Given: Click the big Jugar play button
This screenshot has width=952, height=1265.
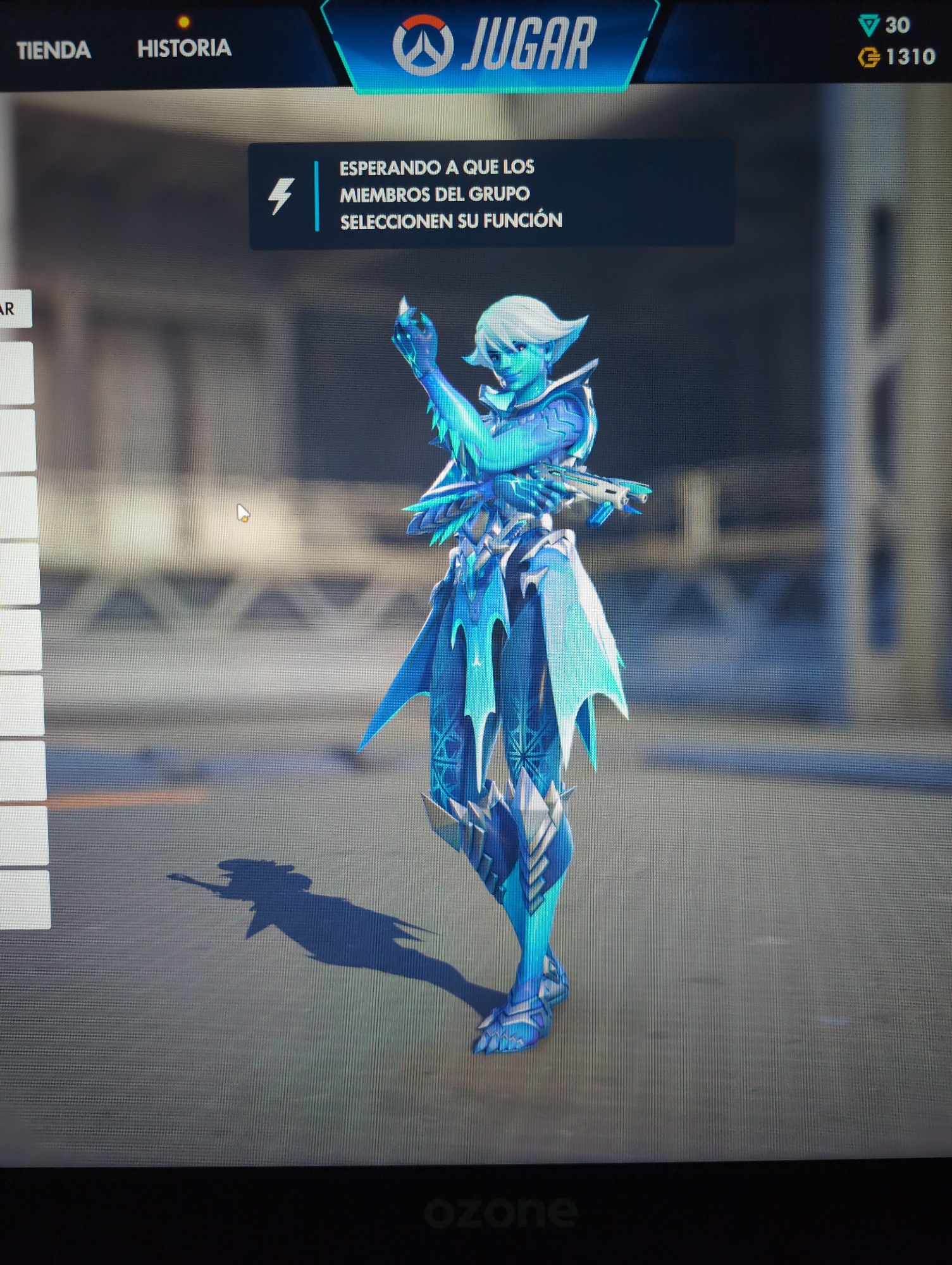Looking at the screenshot, I should click(x=493, y=44).
